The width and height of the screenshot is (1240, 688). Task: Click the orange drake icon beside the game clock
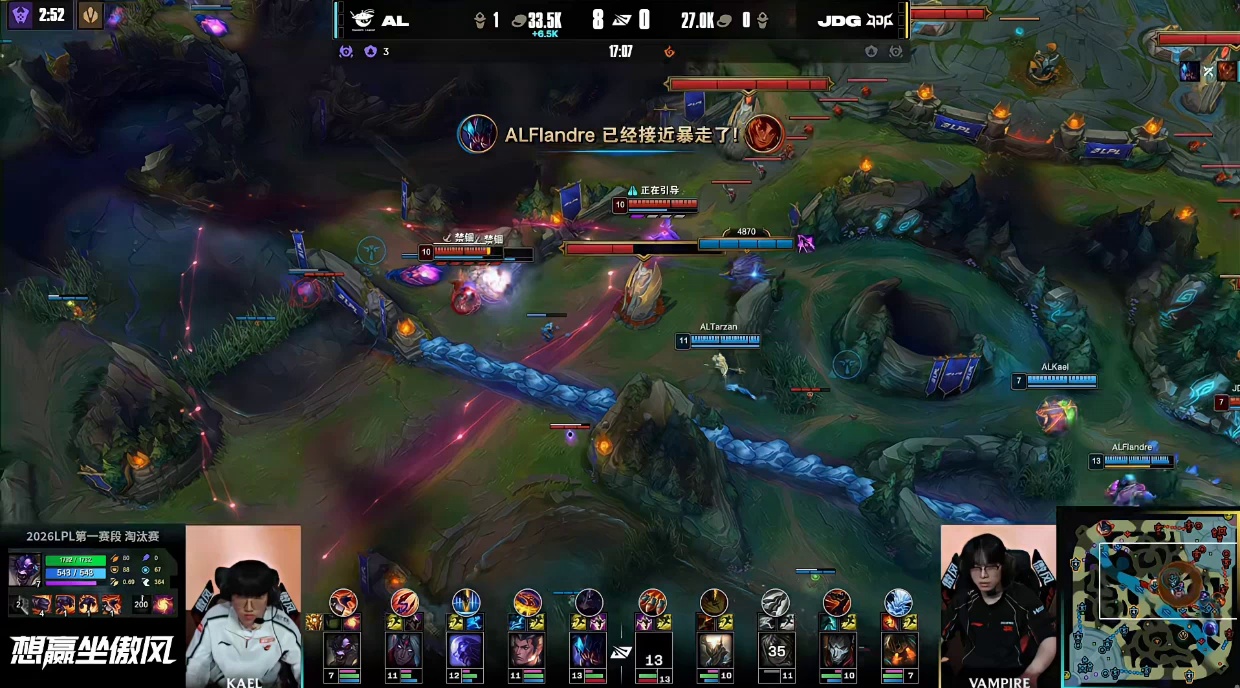coord(670,51)
